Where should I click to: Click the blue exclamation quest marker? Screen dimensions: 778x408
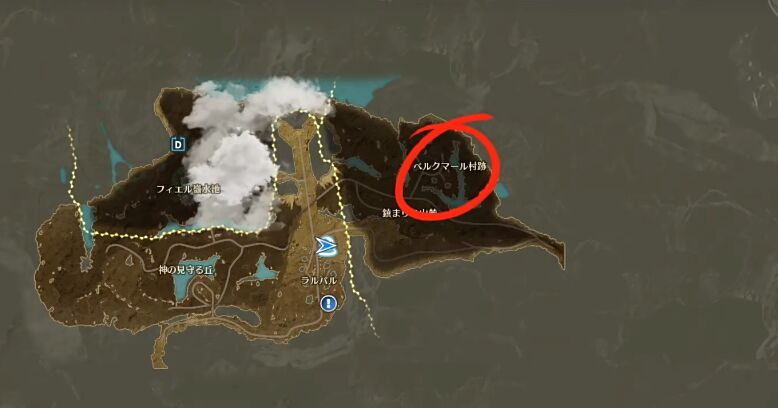(x=329, y=303)
